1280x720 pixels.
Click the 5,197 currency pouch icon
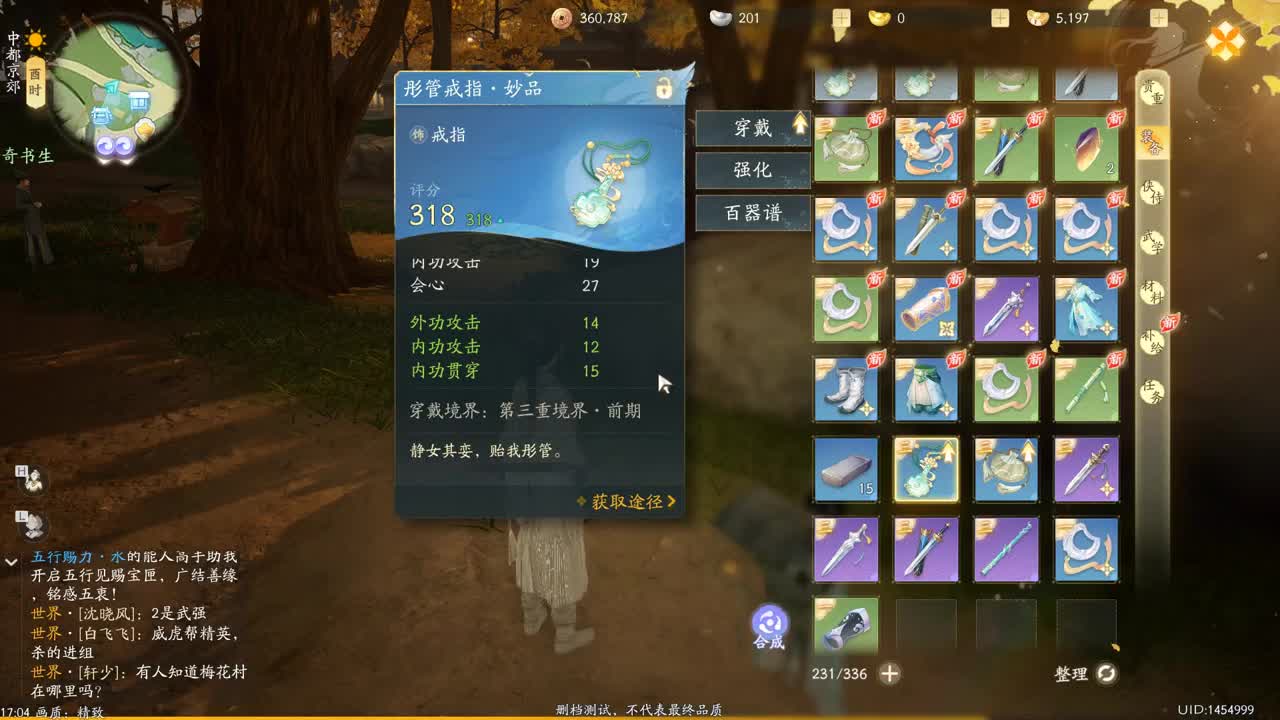pos(1037,17)
